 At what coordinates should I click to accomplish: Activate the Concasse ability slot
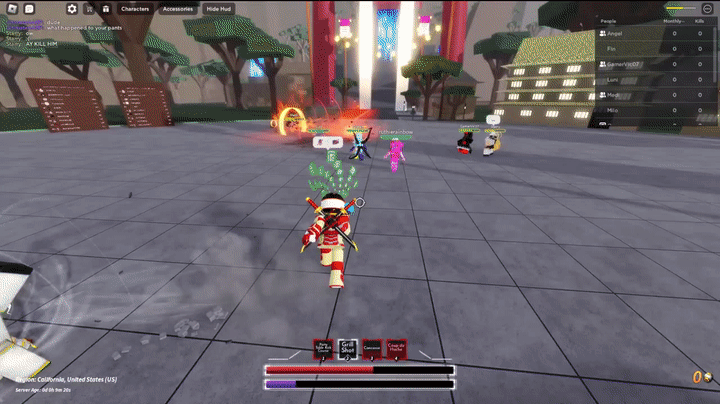[372, 348]
